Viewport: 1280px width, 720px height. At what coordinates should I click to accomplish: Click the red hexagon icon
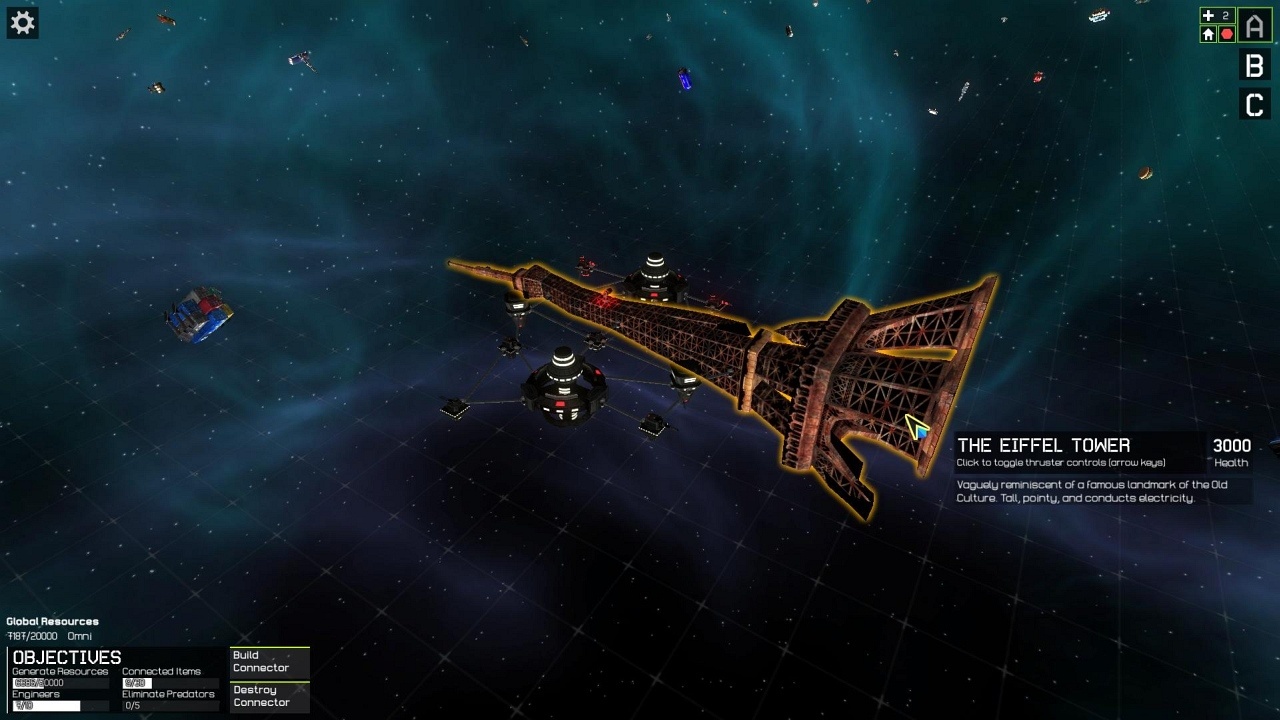click(x=1227, y=34)
